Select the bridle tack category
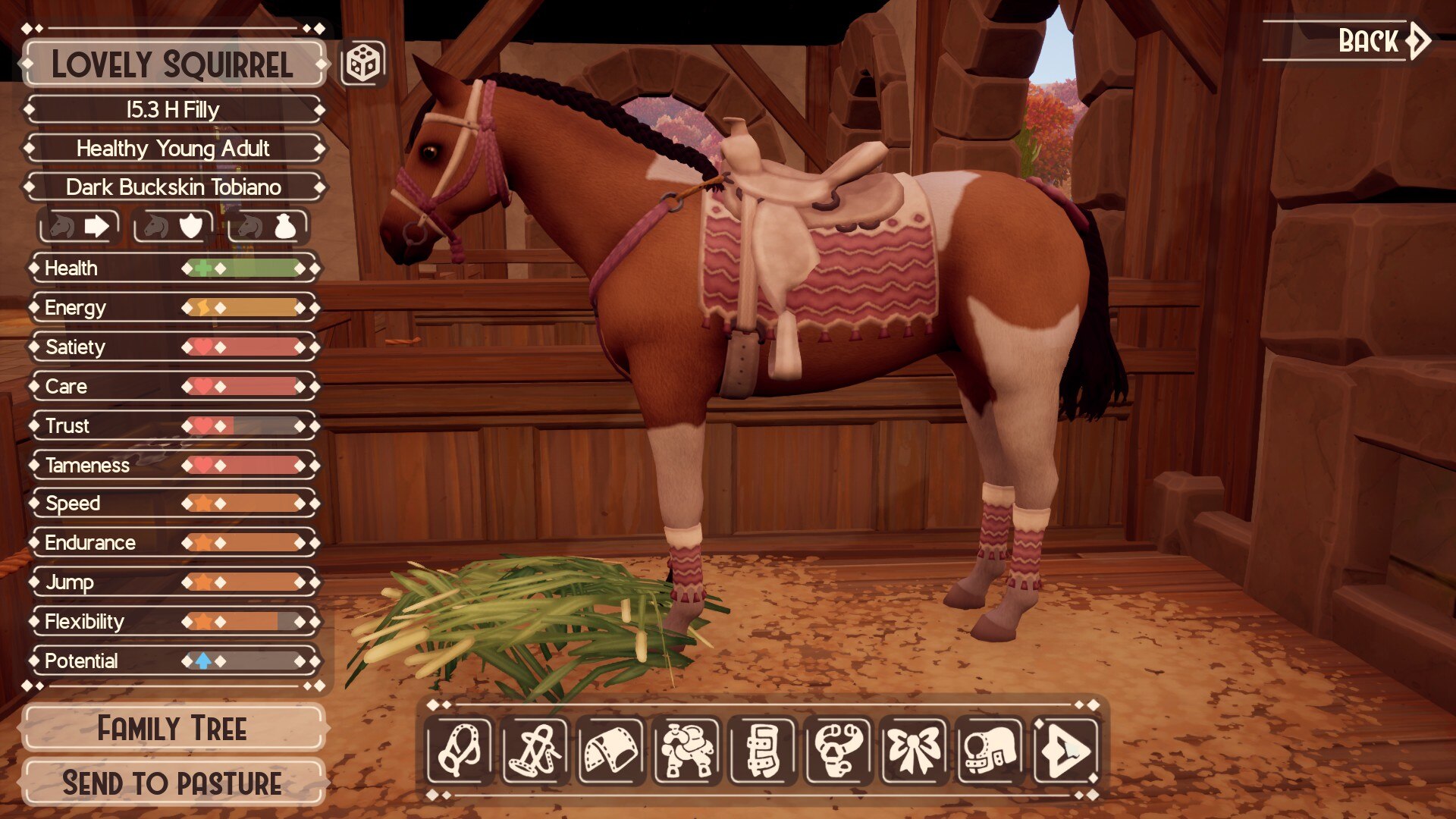Image resolution: width=1456 pixels, height=819 pixels. 535,751
